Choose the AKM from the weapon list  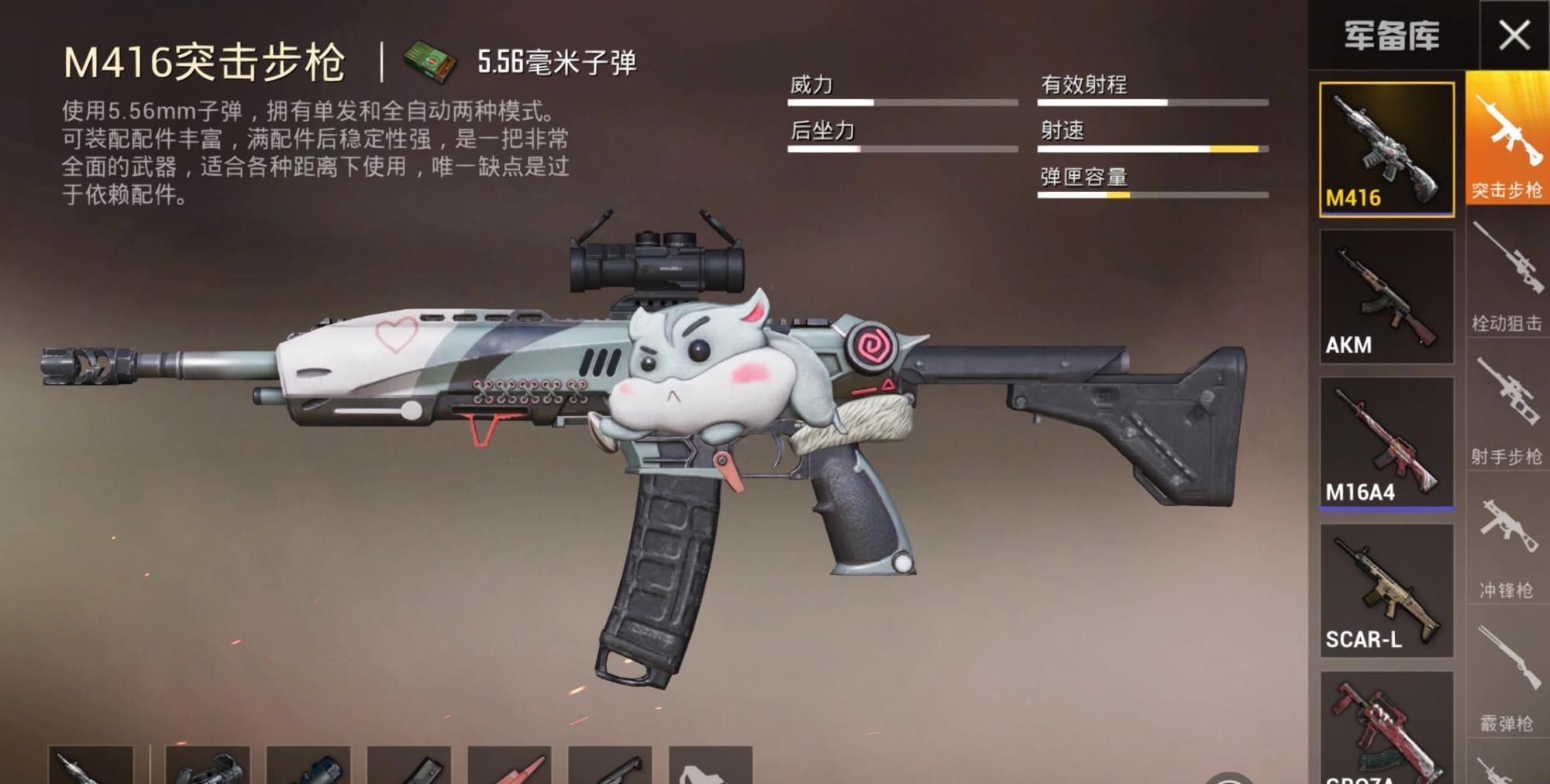tap(1386, 296)
